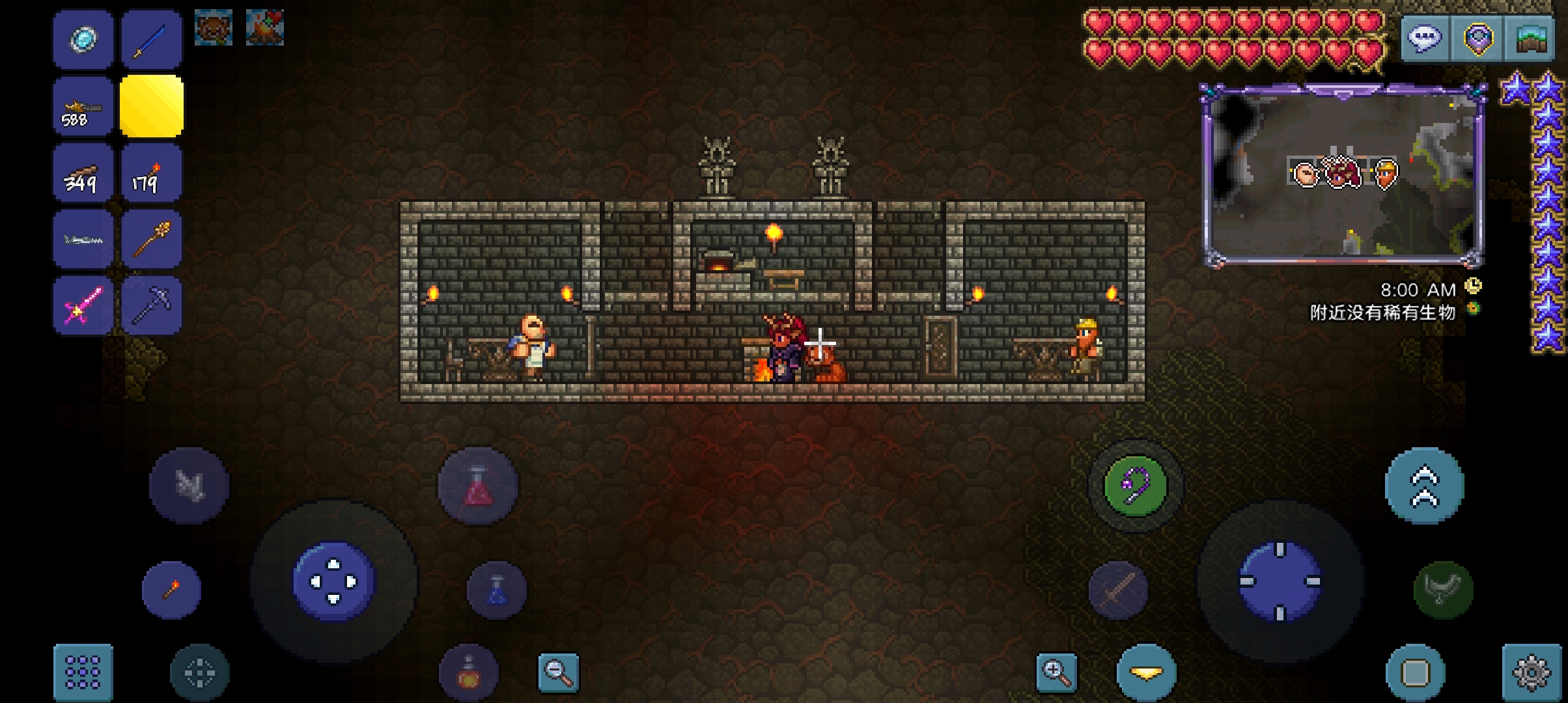Select the blue sword hotbar slot
The width and height of the screenshot is (1568, 703).
coord(151,39)
